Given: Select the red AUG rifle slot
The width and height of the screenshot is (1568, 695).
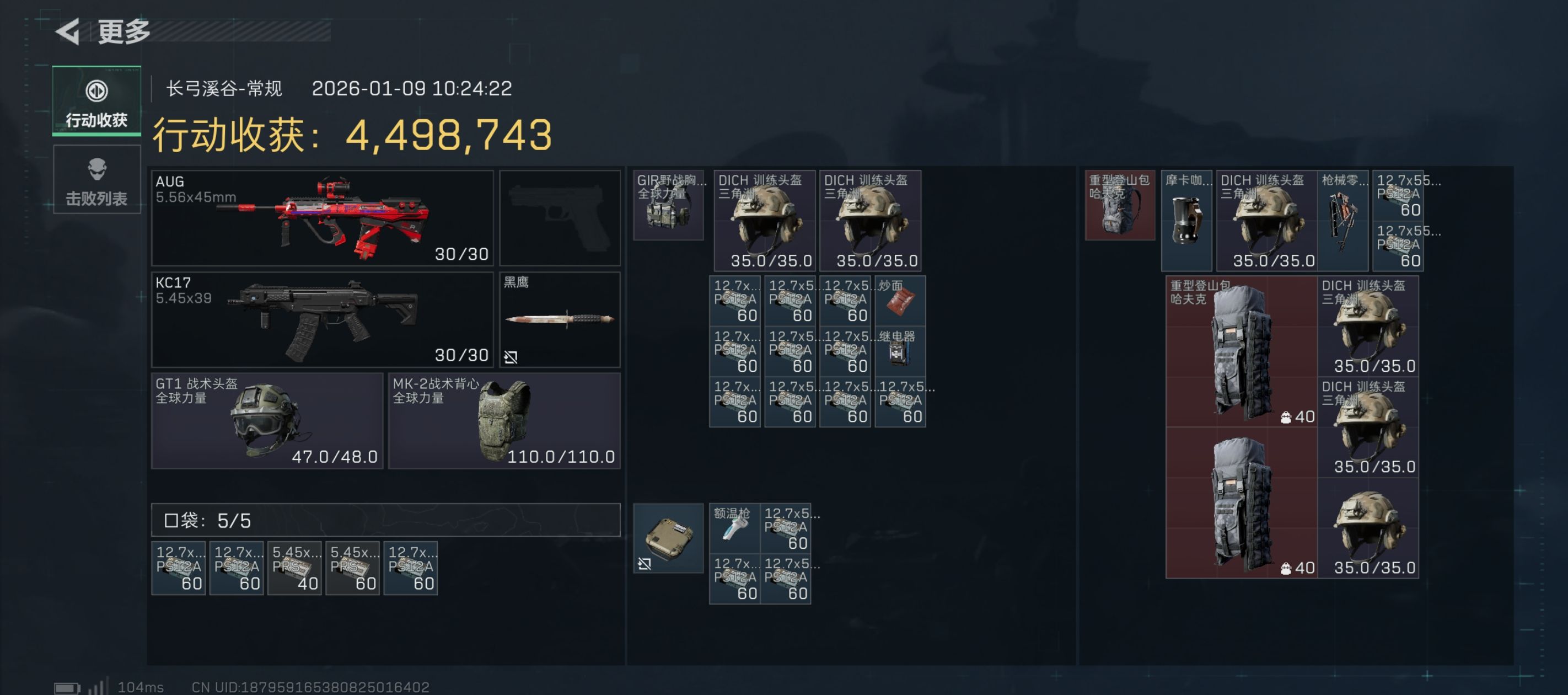Looking at the screenshot, I should (x=322, y=218).
